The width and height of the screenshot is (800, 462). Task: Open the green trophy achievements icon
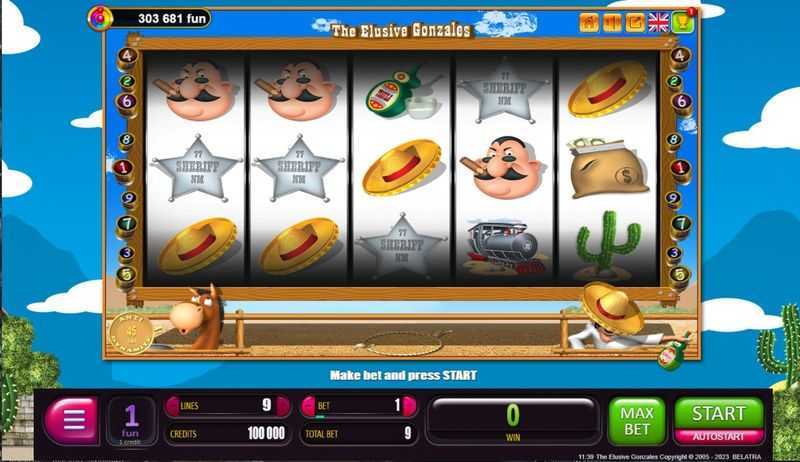point(684,22)
